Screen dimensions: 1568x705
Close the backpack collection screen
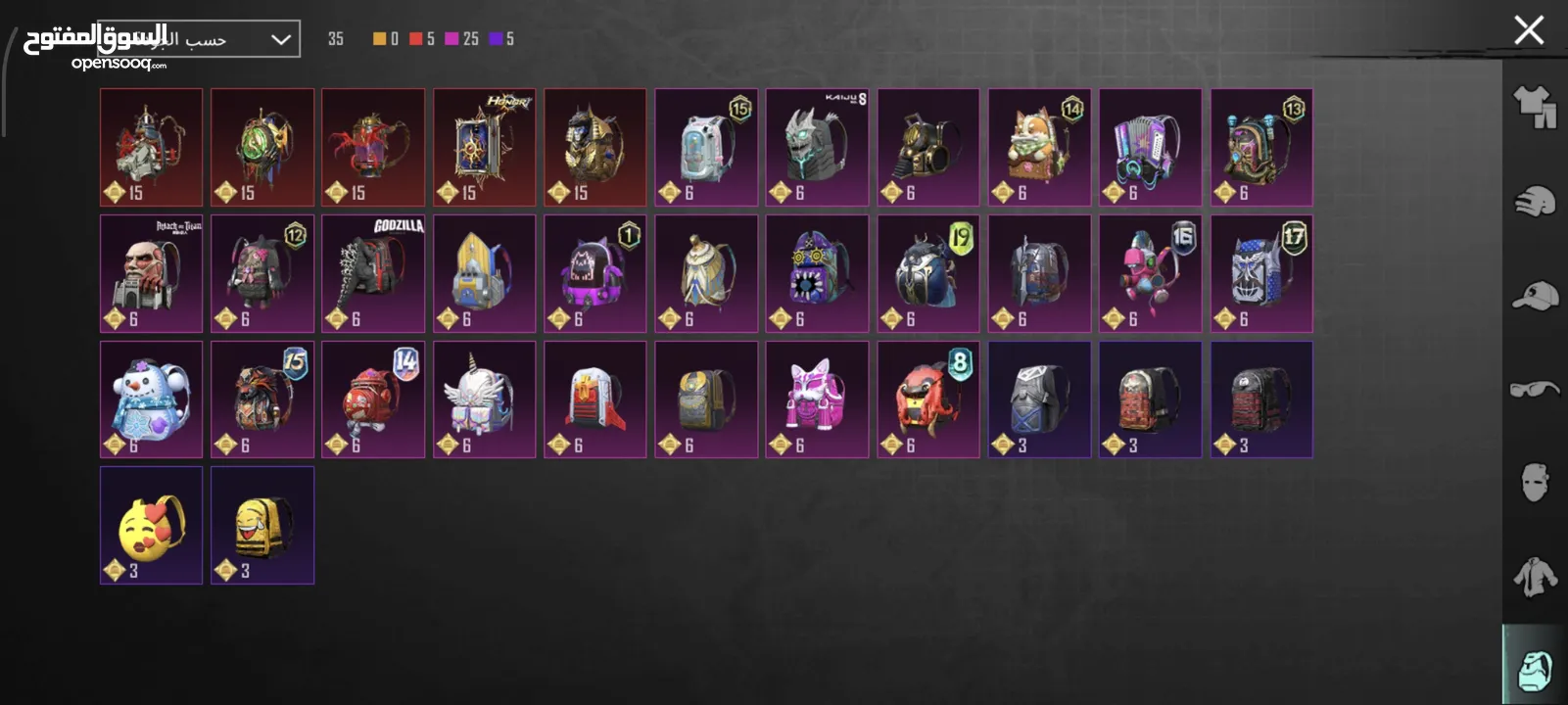pyautogui.click(x=1528, y=30)
